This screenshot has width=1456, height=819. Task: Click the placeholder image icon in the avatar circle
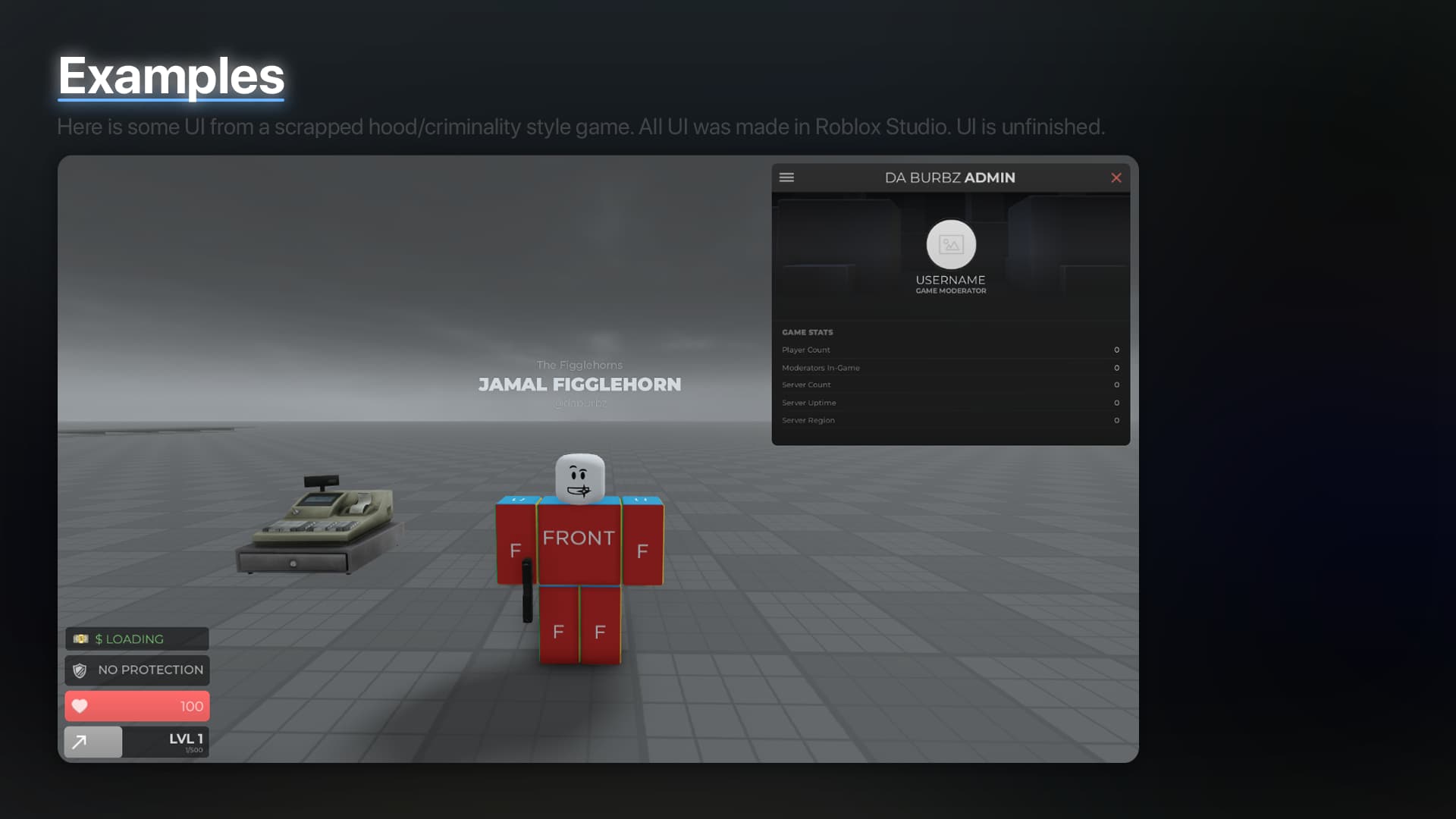(x=951, y=244)
